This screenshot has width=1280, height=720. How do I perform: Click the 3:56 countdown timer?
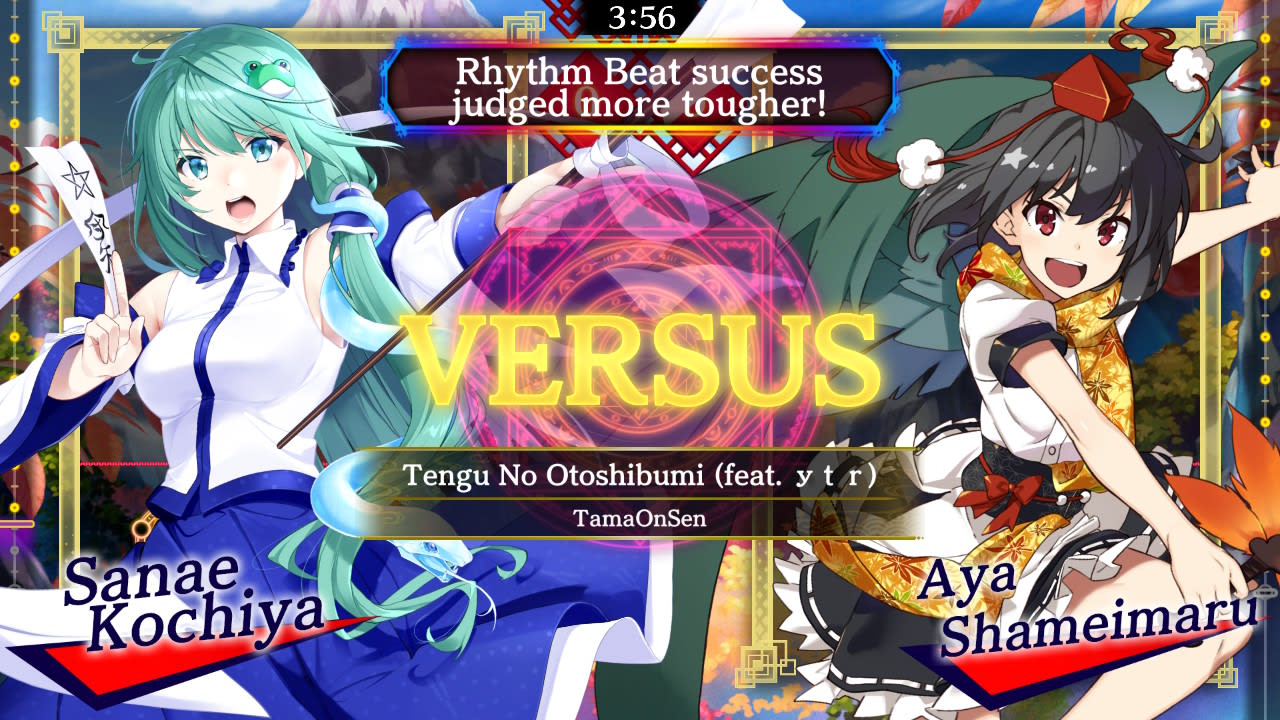[x=640, y=17]
